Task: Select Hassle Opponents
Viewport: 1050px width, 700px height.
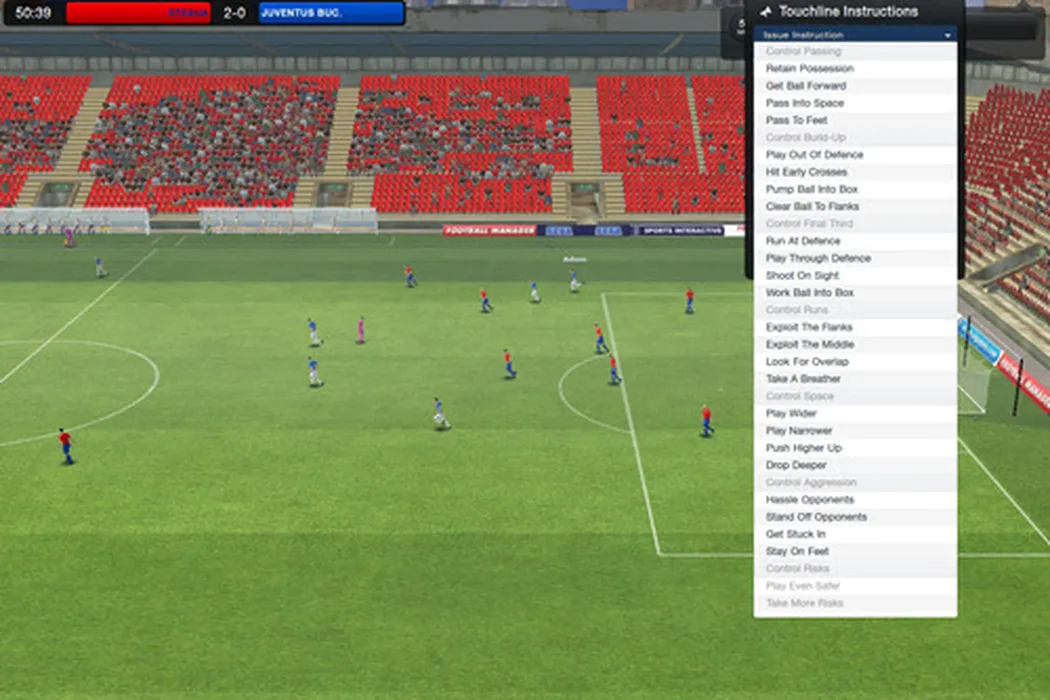Action: [x=810, y=500]
